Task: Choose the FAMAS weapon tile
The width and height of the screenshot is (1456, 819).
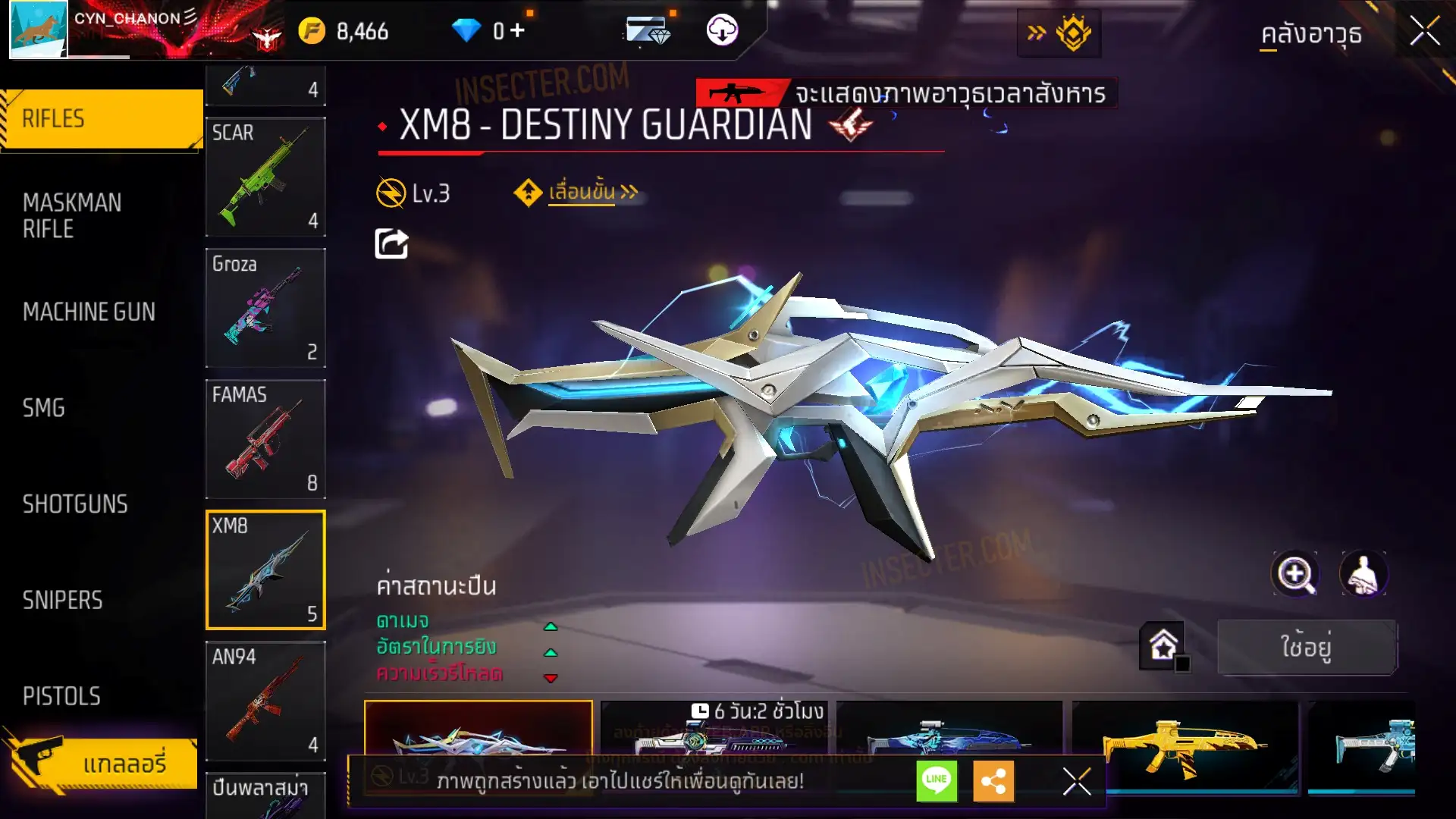Action: point(265,439)
